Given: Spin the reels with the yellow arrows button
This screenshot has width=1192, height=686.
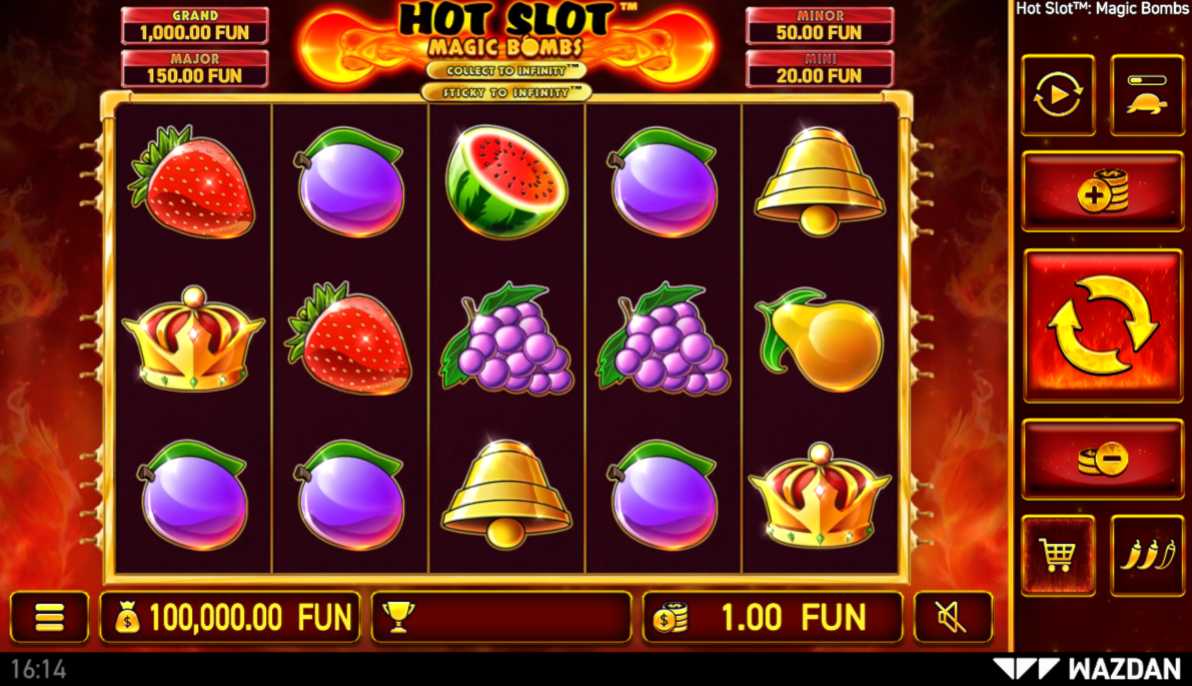Looking at the screenshot, I should point(1102,325).
